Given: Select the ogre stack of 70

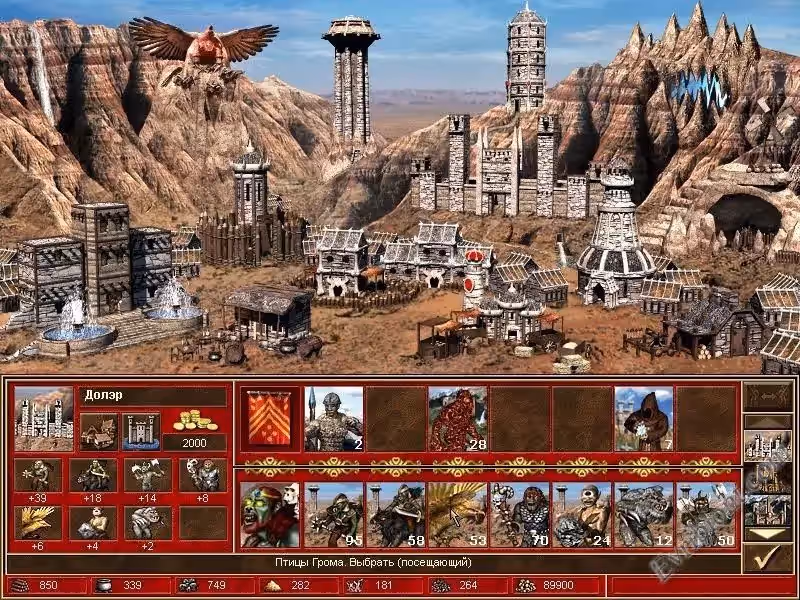Looking at the screenshot, I should (x=519, y=514).
